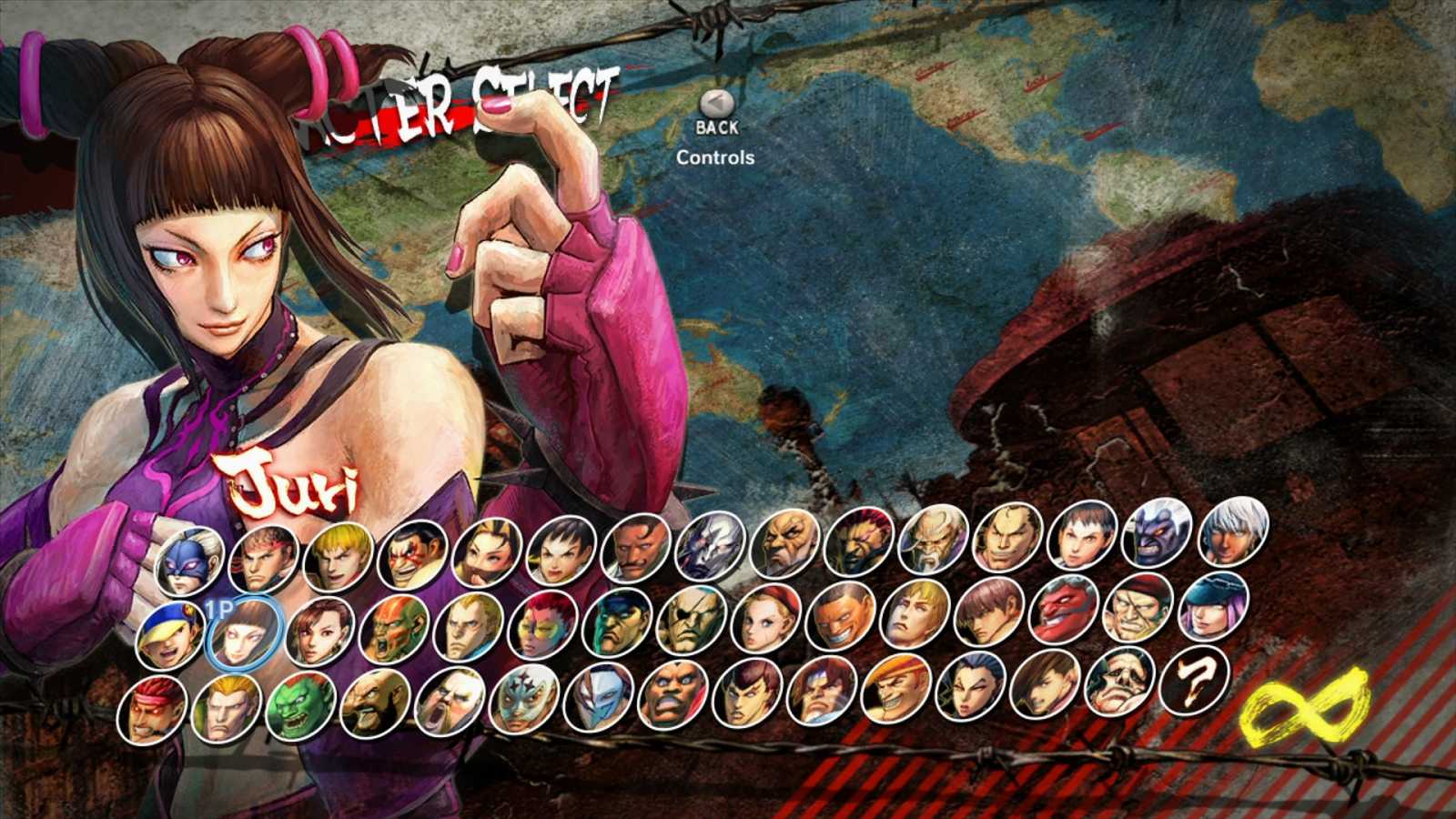Select Ken's character portrait
Viewport: 1456px width, 819px height.
pos(335,553)
